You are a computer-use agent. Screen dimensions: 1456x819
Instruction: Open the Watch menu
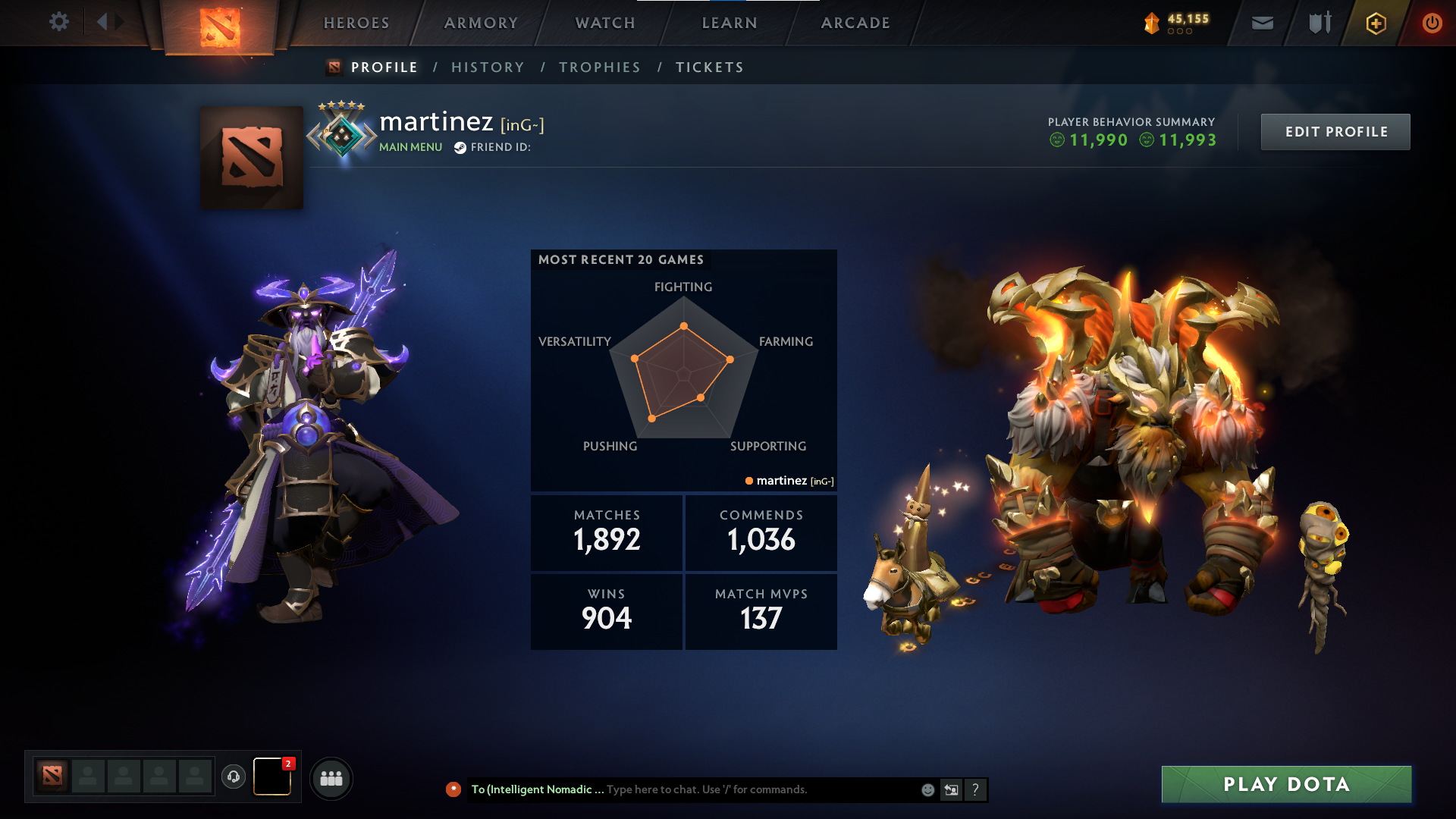pyautogui.click(x=604, y=23)
